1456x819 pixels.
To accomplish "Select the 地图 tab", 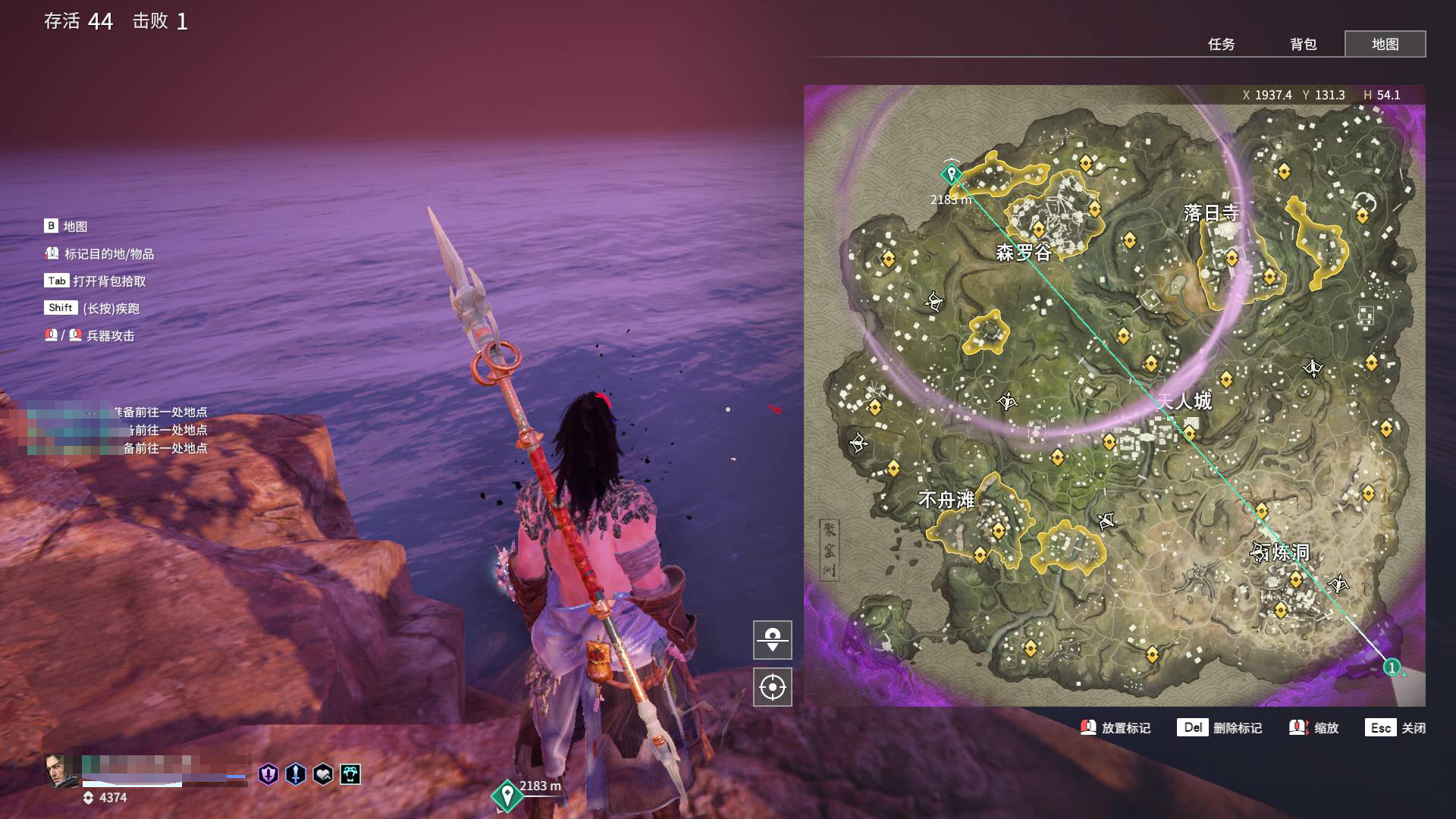I will pos(1385,44).
